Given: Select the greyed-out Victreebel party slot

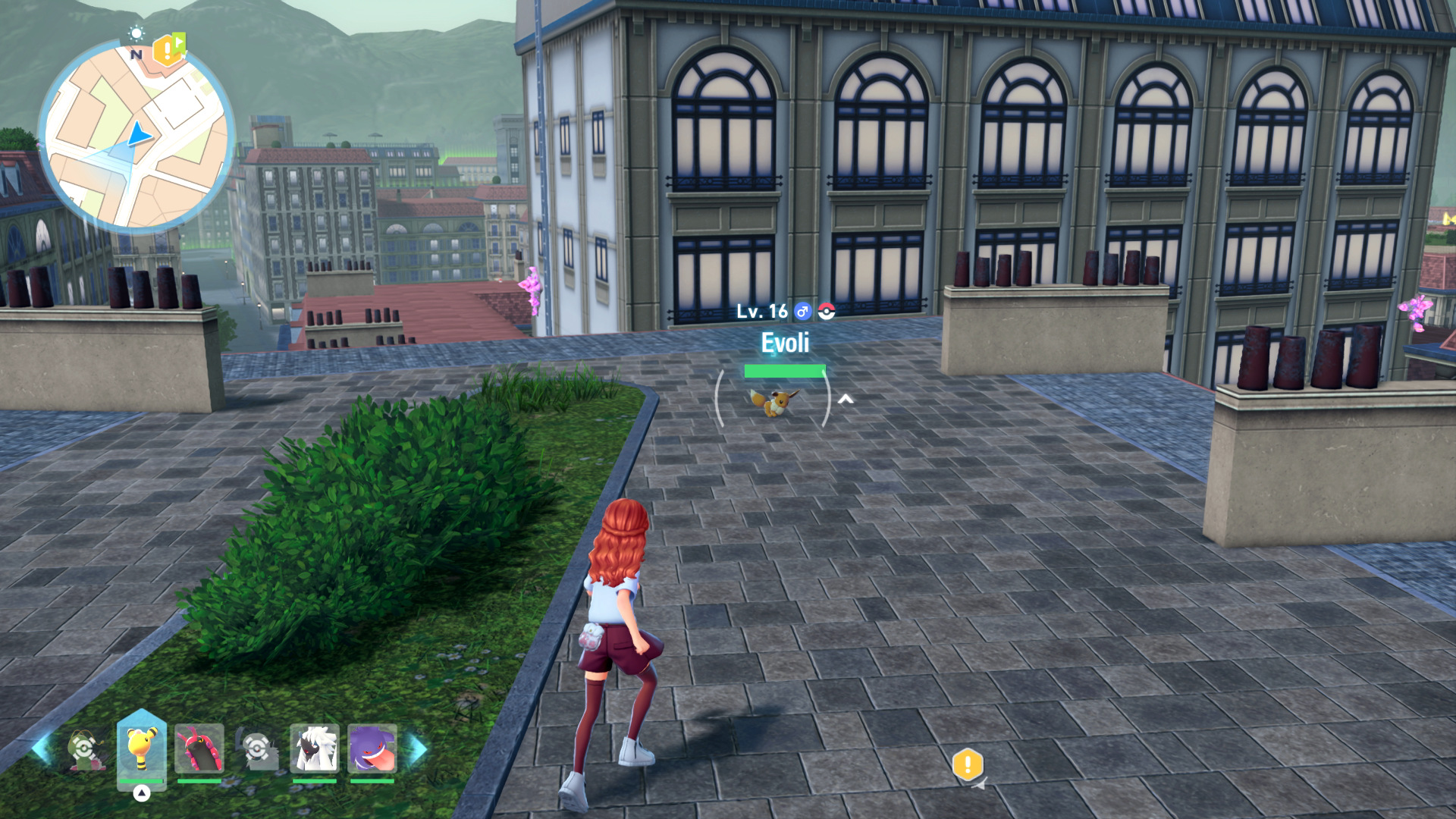Looking at the screenshot, I should click(85, 749).
